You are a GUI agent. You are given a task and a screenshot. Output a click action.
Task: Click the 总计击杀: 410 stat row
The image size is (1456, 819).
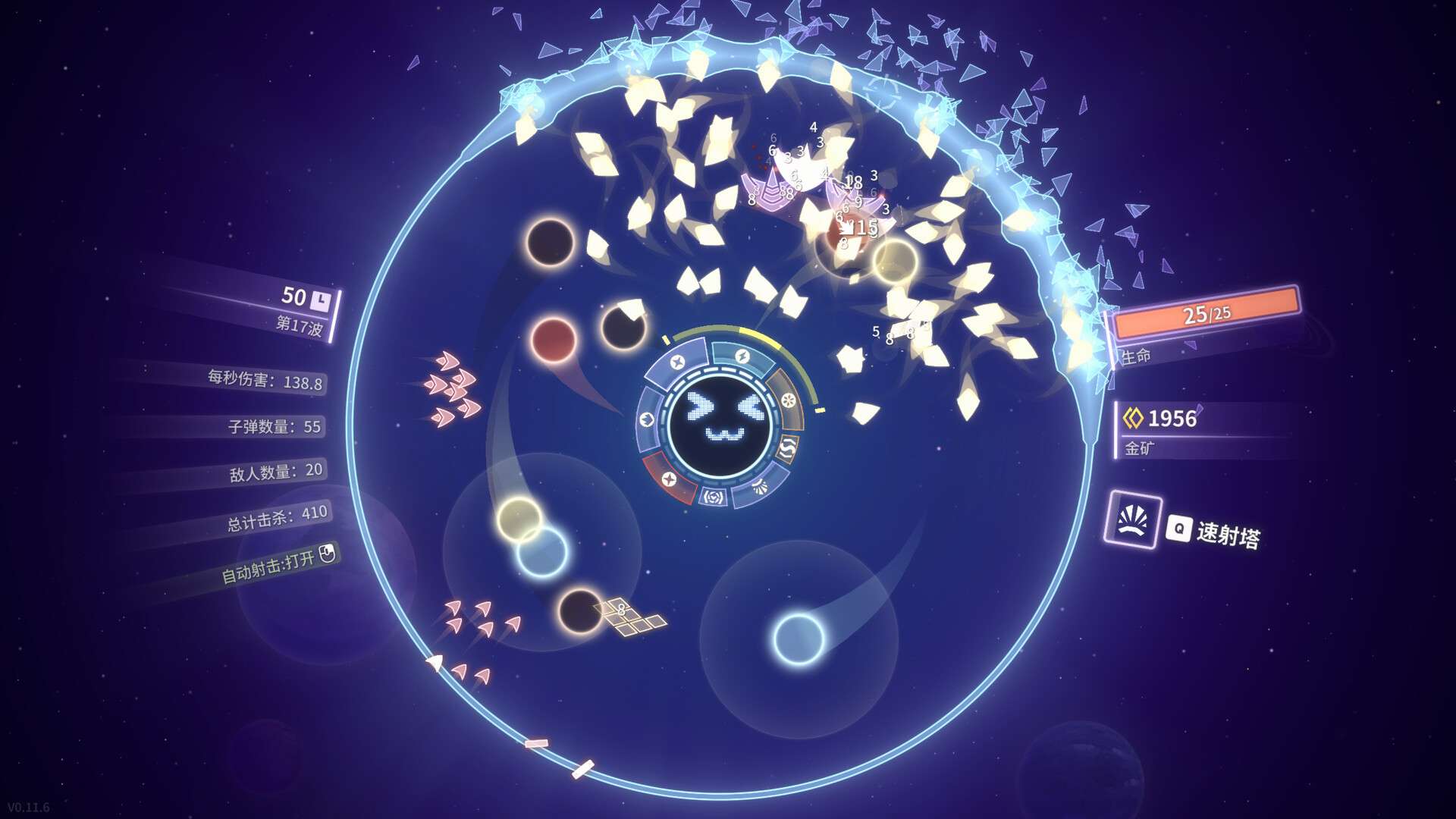[277, 513]
